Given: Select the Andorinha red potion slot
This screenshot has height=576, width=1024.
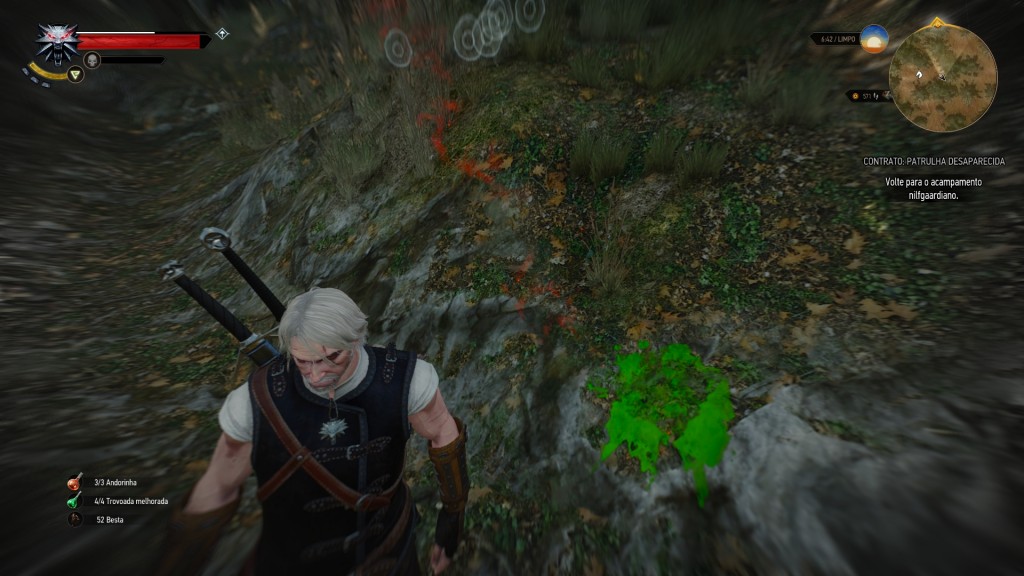Looking at the screenshot, I should coord(75,482).
